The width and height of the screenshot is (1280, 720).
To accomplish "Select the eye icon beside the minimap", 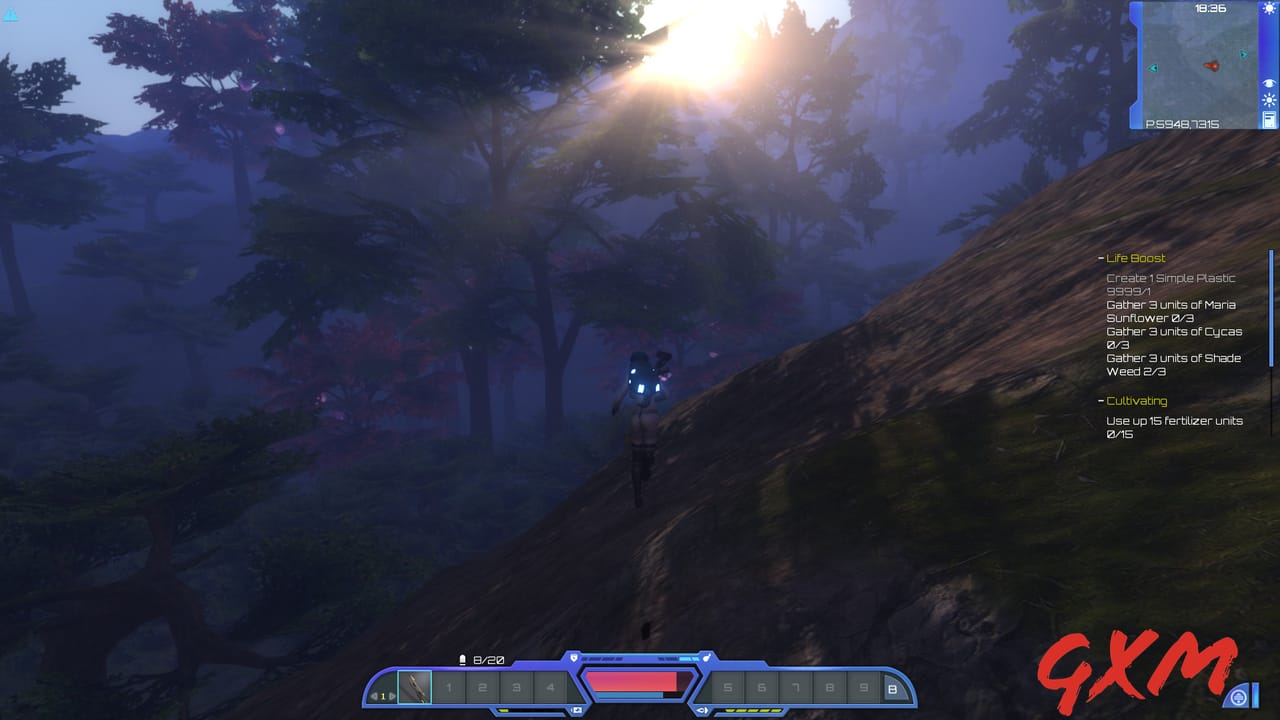I will (x=1269, y=83).
